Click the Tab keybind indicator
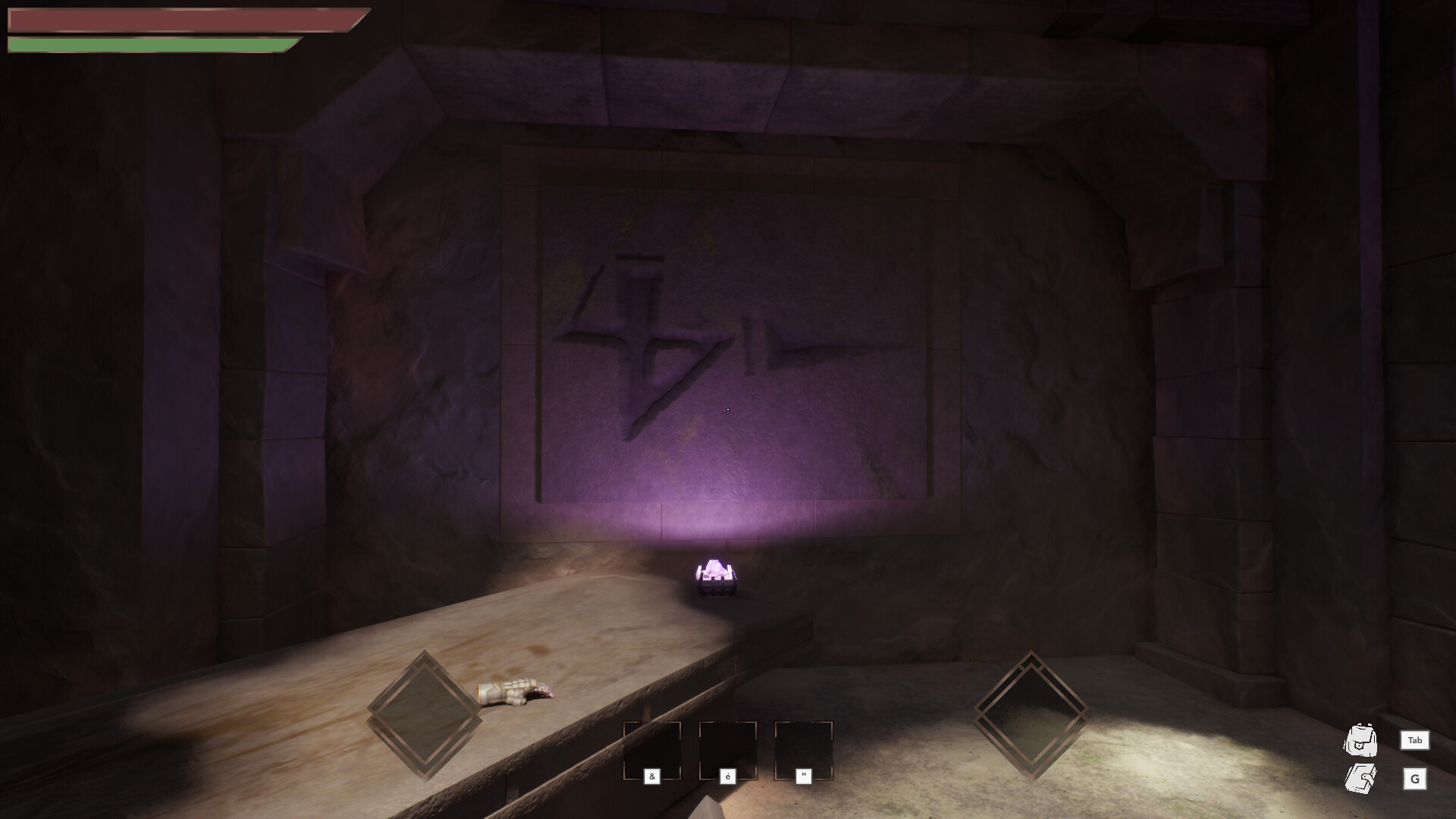This screenshot has height=819, width=1456. pyautogui.click(x=1414, y=742)
